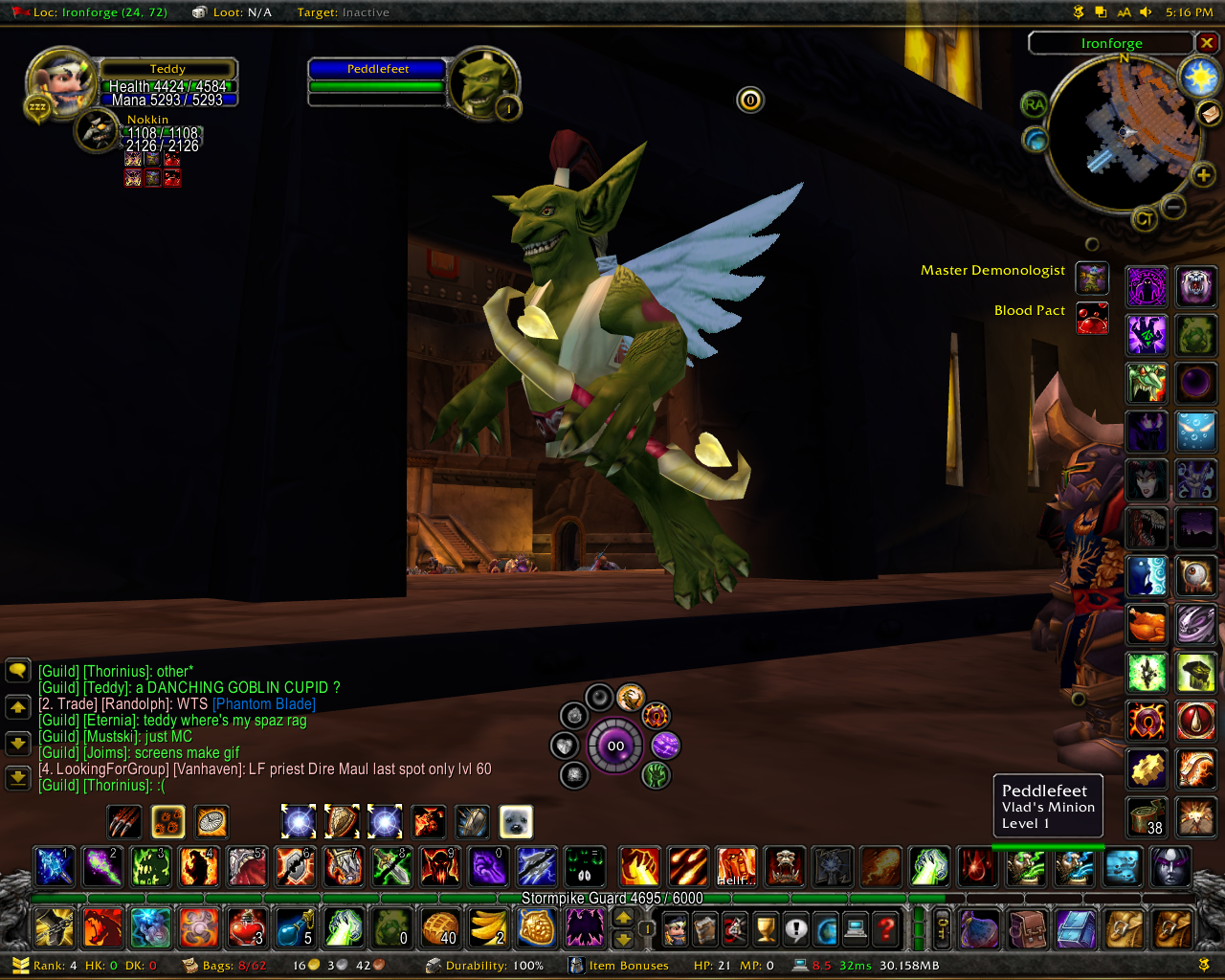Select the Peddlefeet target portrait
Screen dimensions: 1225x980
484,84
